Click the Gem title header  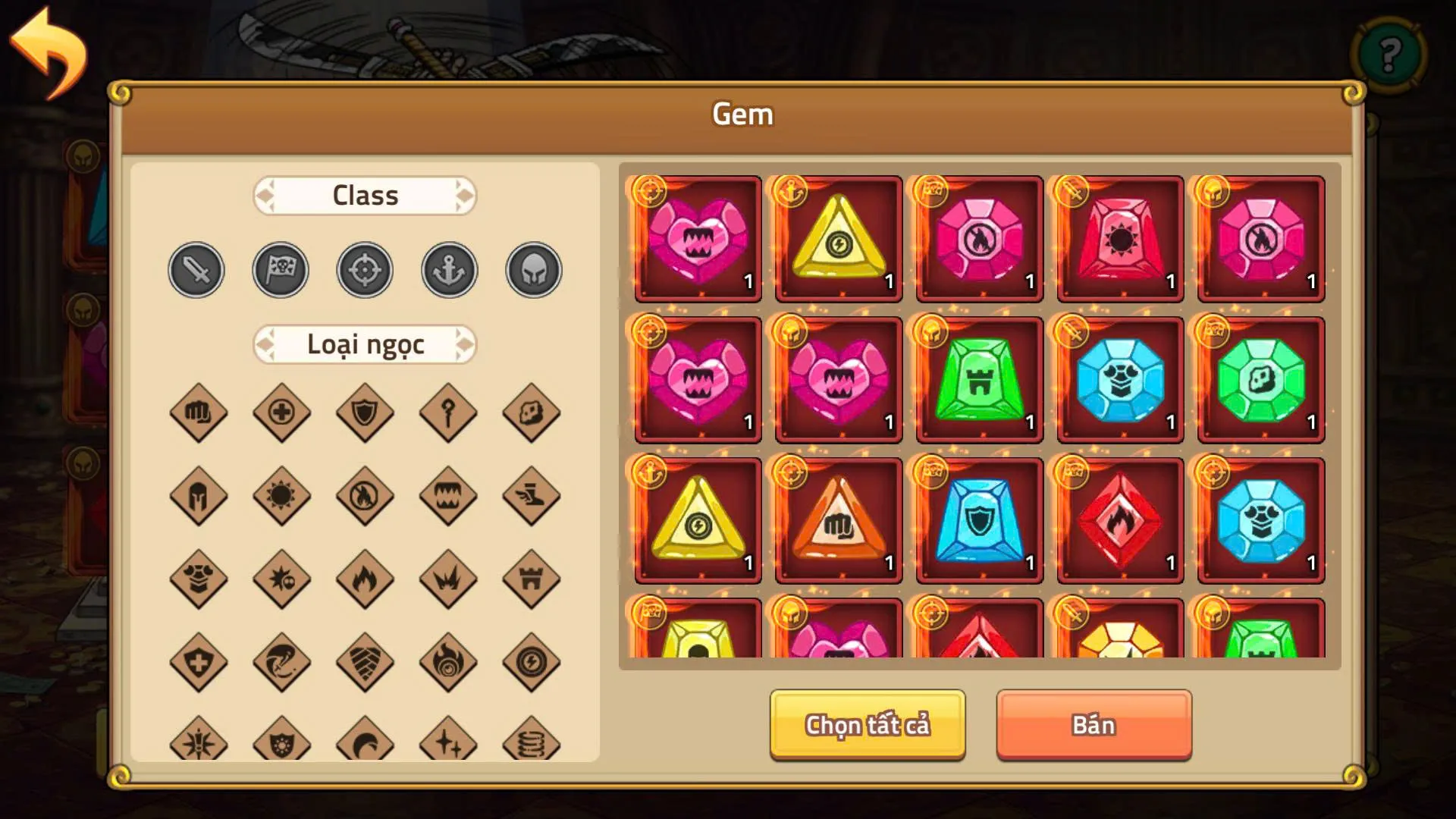point(742,114)
